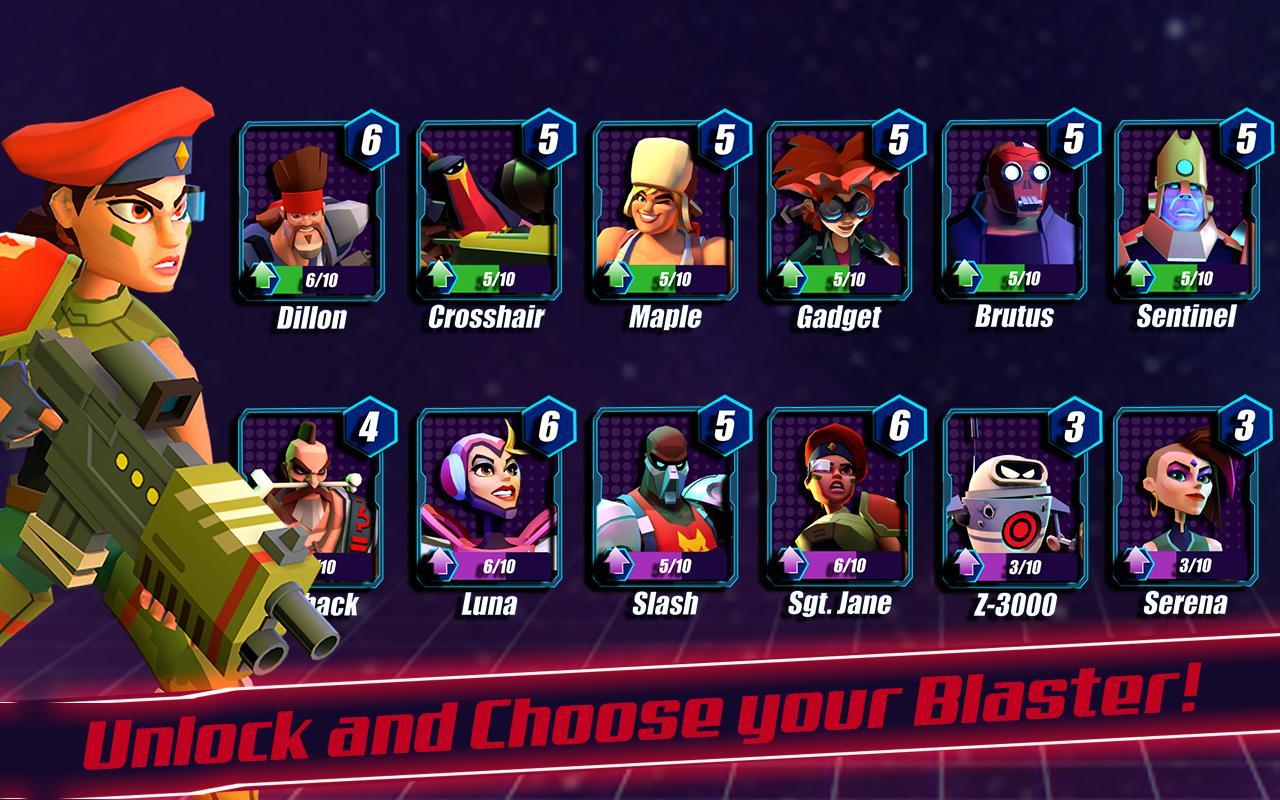
Task: Choose the Brutus character card
Action: [x=1014, y=215]
